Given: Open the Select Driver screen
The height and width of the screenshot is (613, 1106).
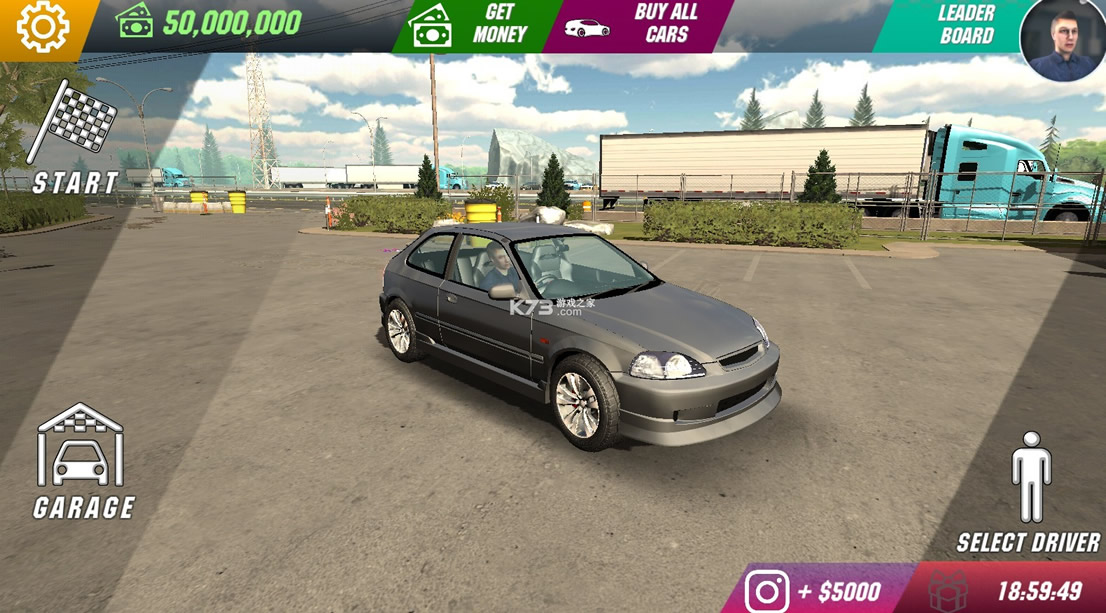Looking at the screenshot, I should [1029, 492].
